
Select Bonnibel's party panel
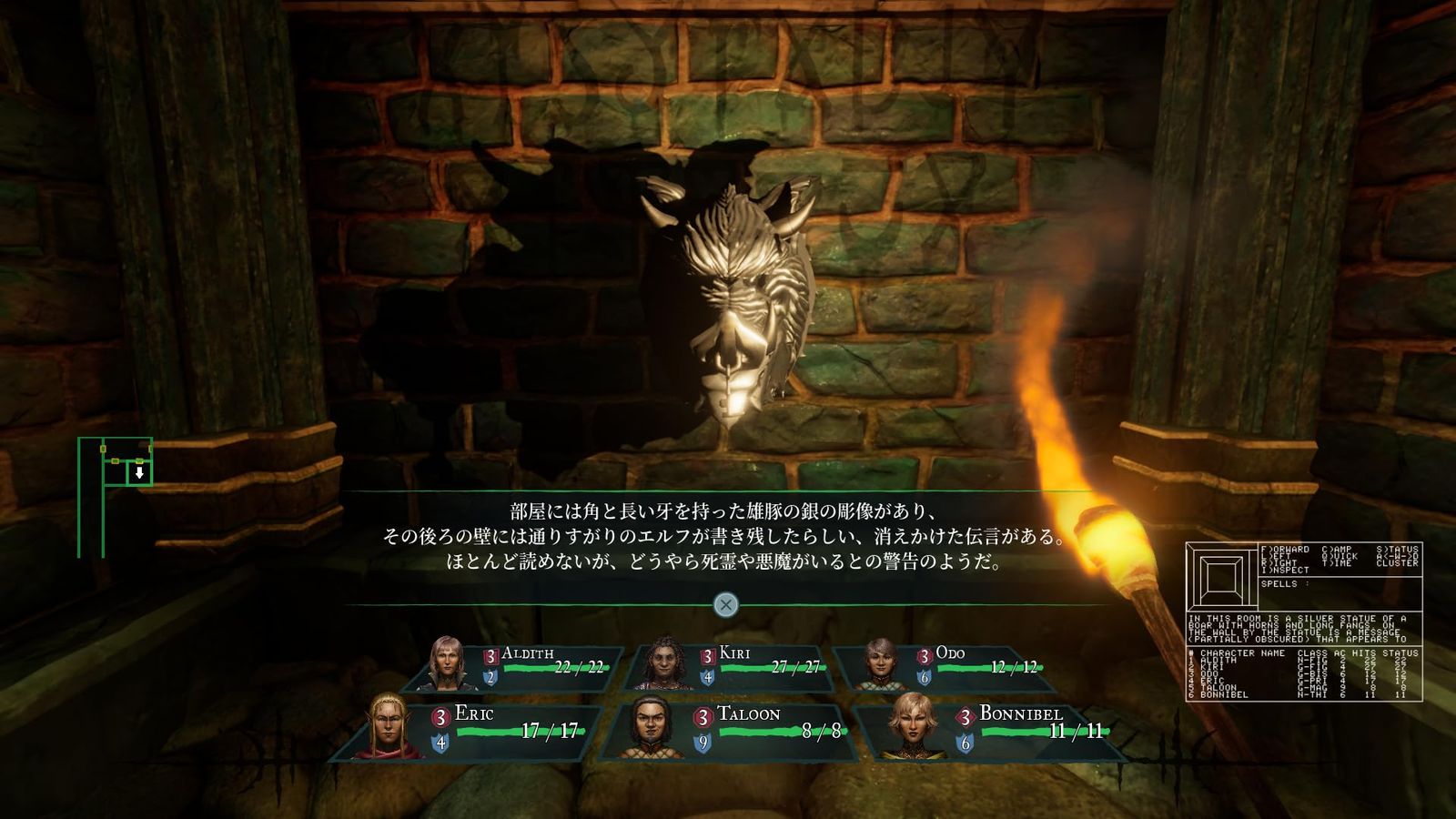tap(990, 728)
